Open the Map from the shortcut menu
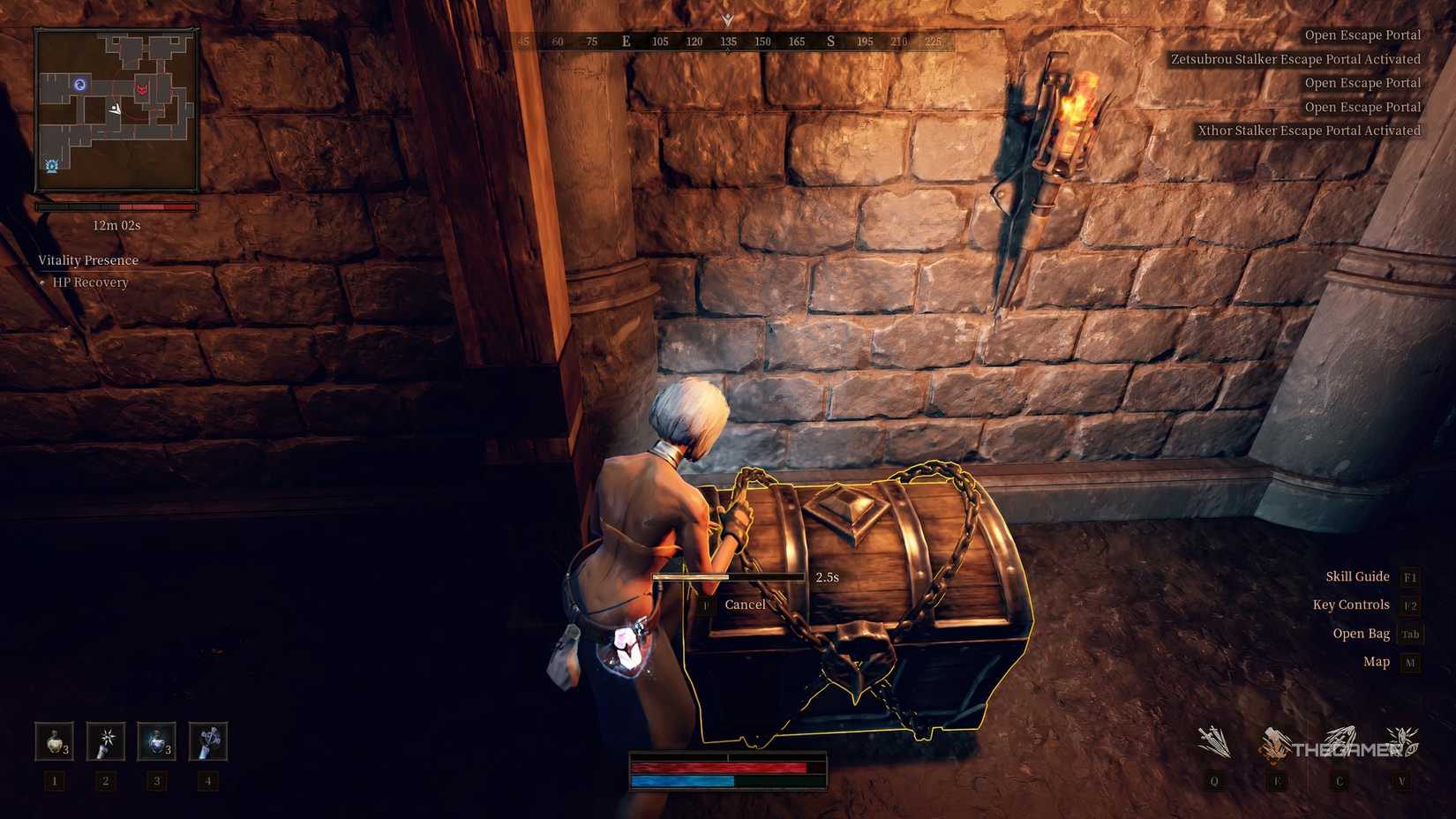 (1375, 661)
